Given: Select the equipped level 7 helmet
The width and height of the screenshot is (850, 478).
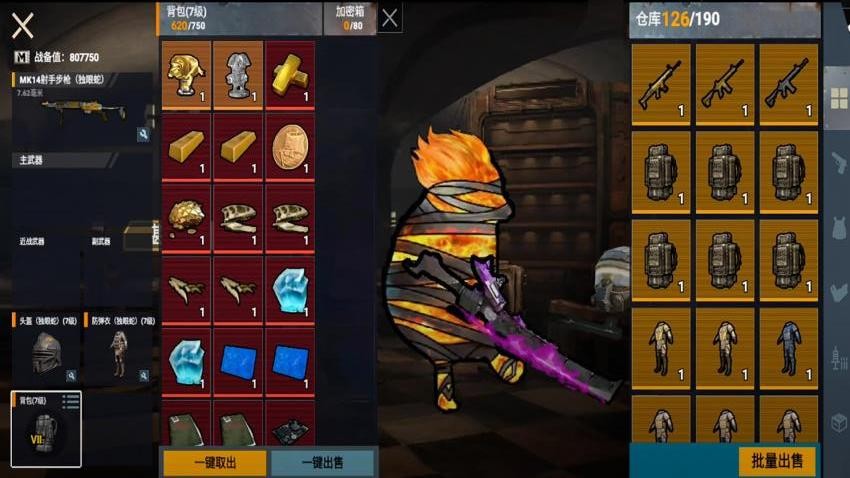Looking at the screenshot, I should 42,352.
